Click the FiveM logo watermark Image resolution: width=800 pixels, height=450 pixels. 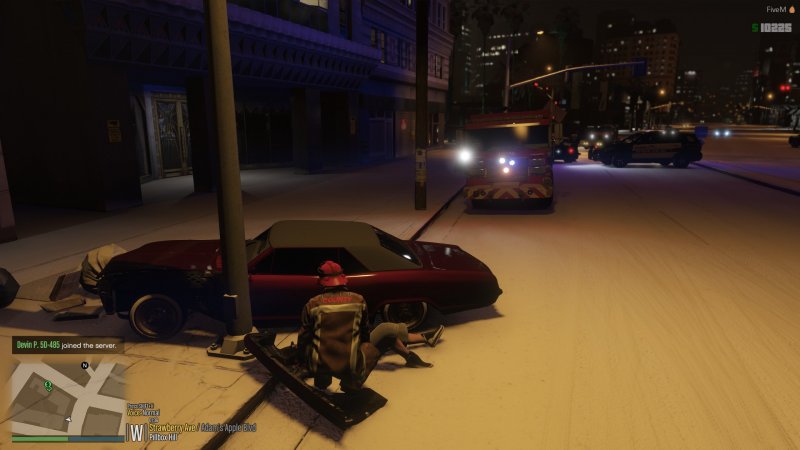tap(778, 9)
